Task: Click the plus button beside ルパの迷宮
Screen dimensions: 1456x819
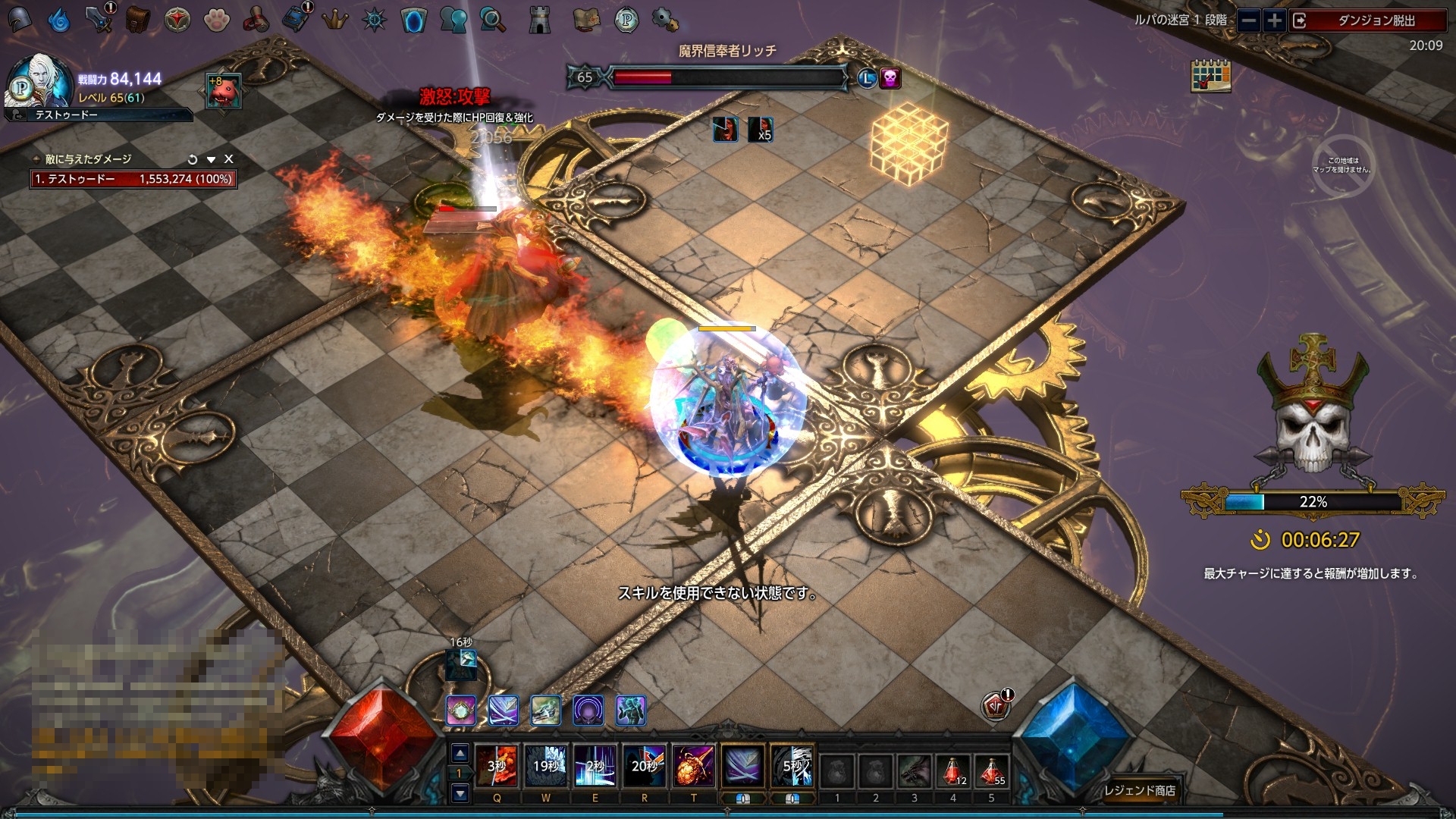Action: [1275, 20]
